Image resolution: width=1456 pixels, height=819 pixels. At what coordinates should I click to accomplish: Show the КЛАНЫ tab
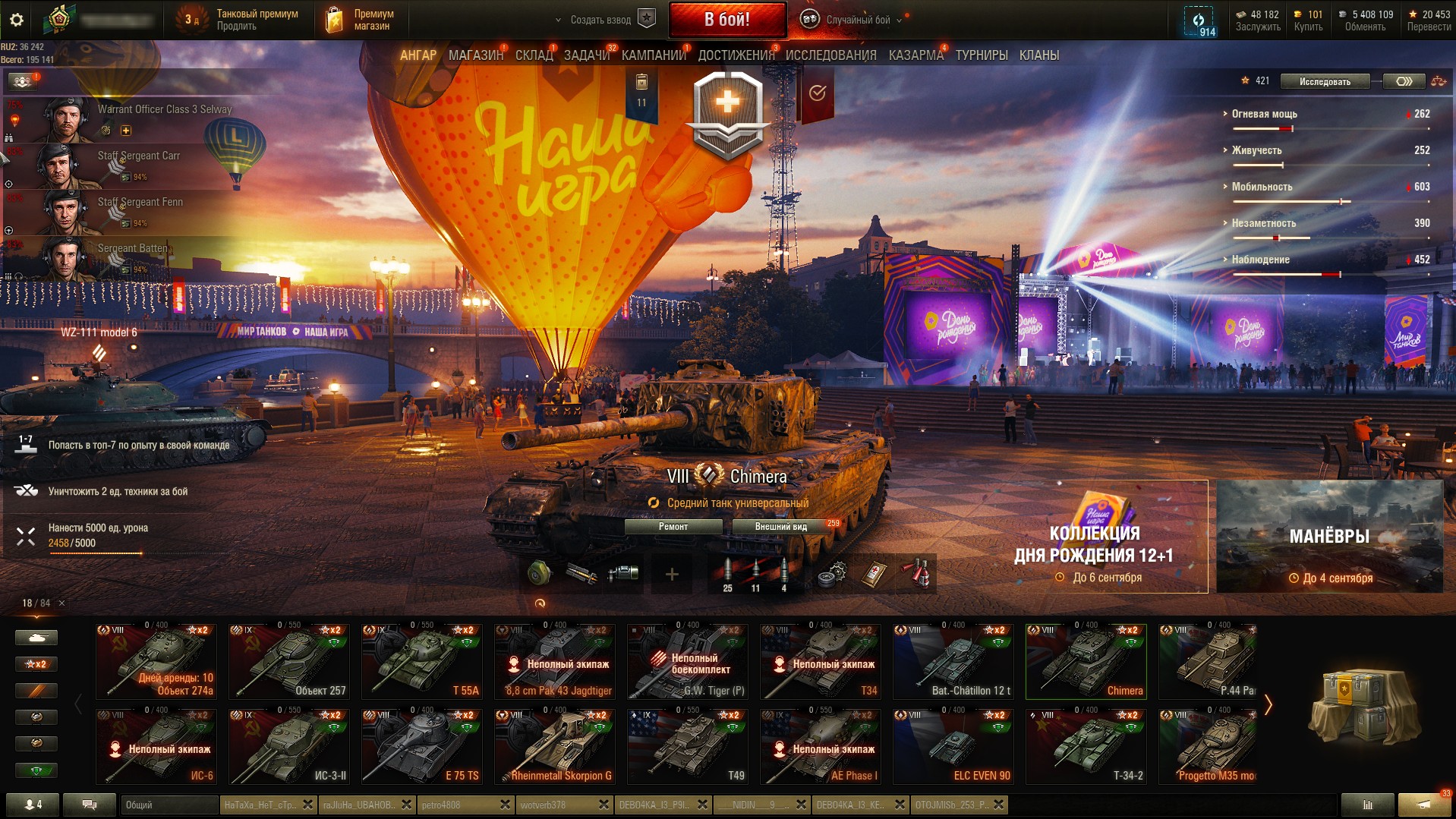1038,55
